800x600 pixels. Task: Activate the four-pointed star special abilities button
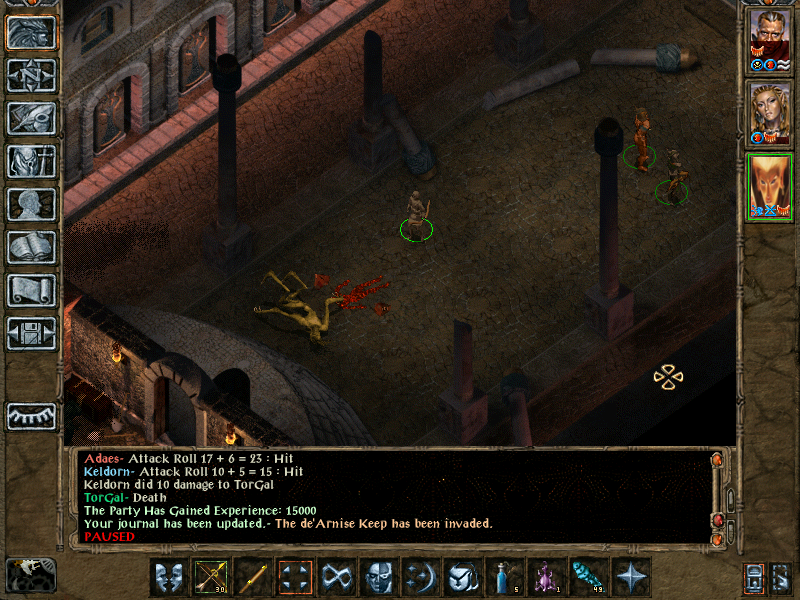point(631,577)
